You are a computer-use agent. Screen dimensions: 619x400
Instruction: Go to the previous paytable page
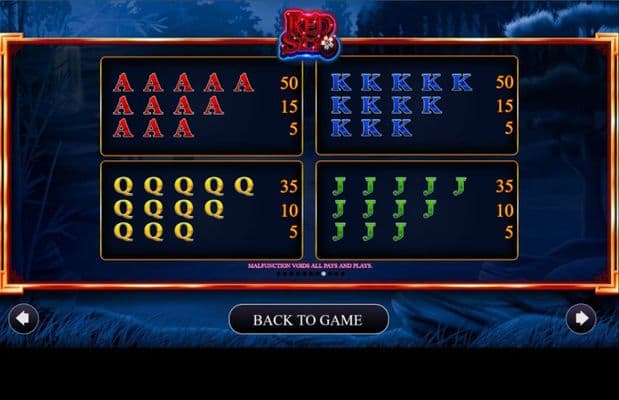tap(23, 319)
